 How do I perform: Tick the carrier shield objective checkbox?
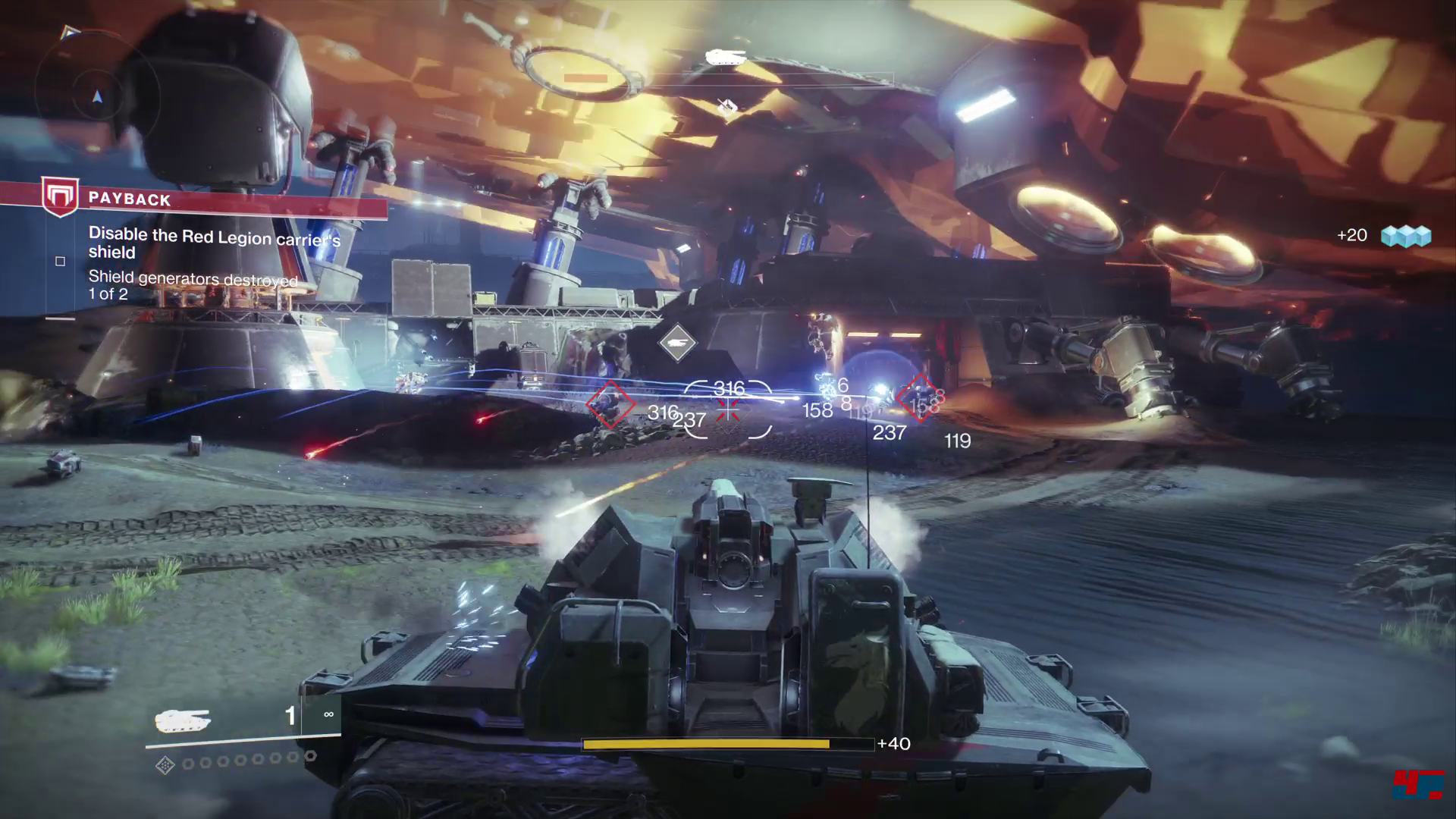(x=61, y=262)
